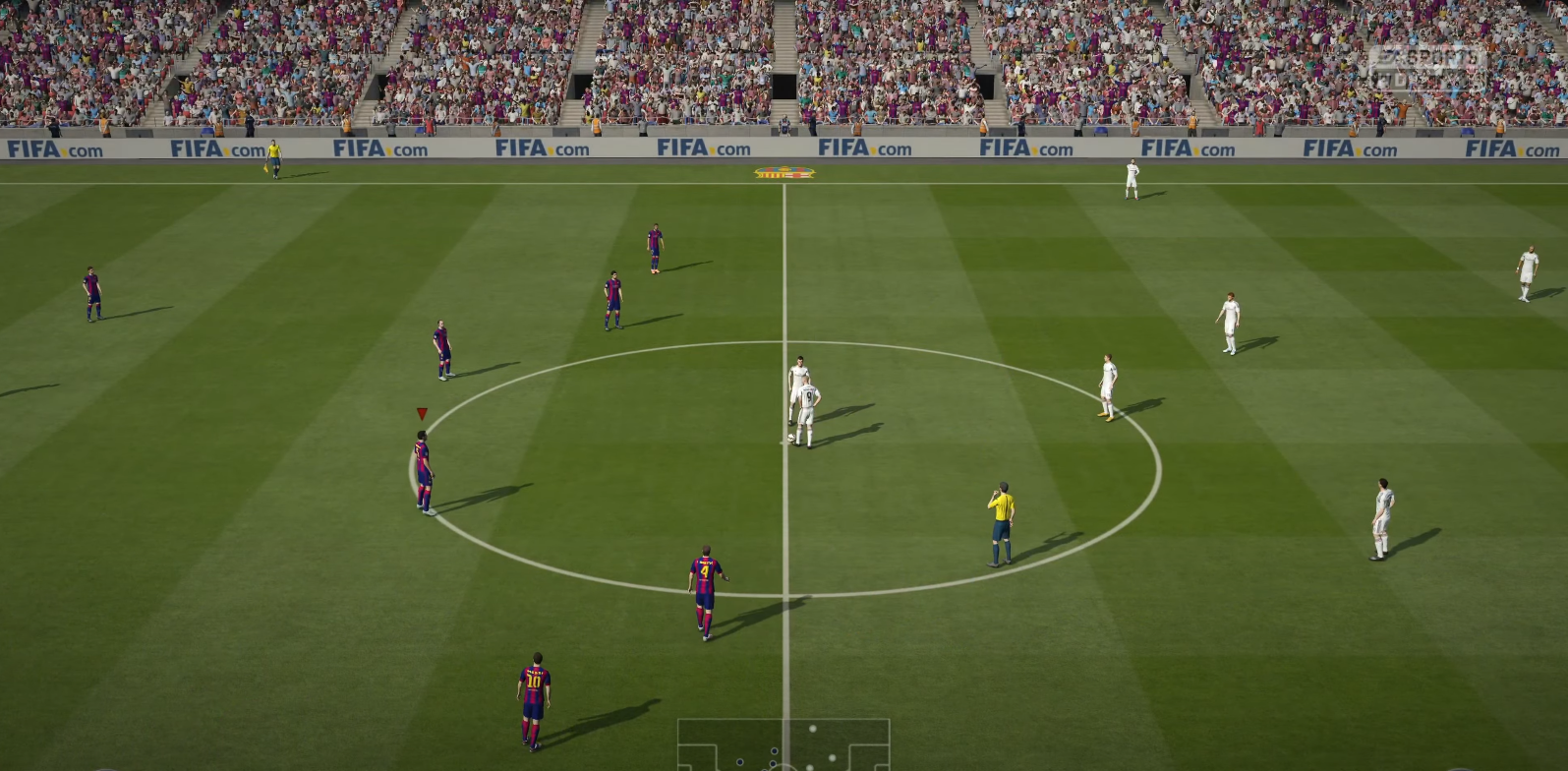The height and width of the screenshot is (771, 1568).
Task: Click the EA Sports HD watermark logo
Action: [1425, 67]
